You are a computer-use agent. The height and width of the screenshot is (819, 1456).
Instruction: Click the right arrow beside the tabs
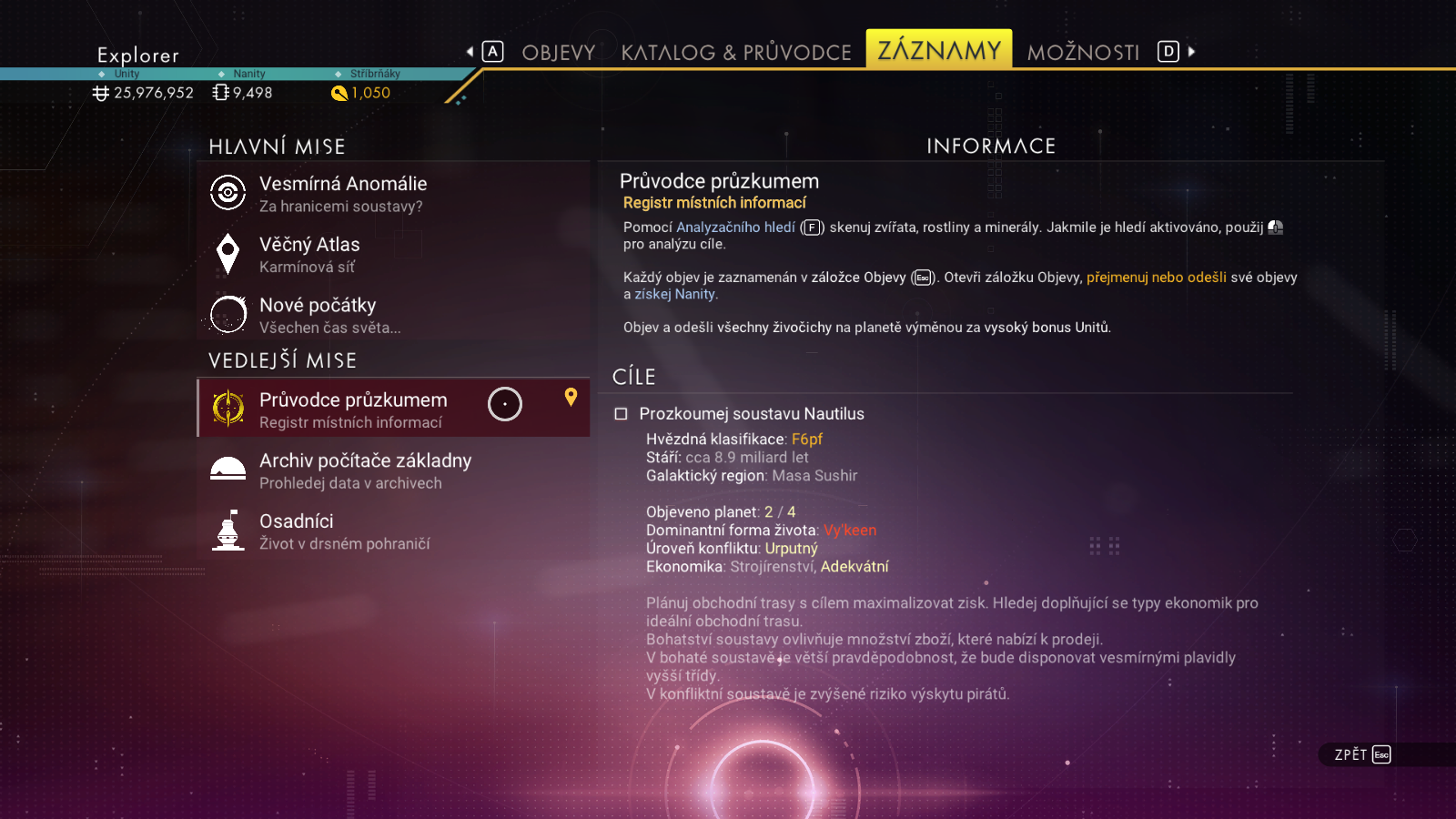pos(1192,52)
